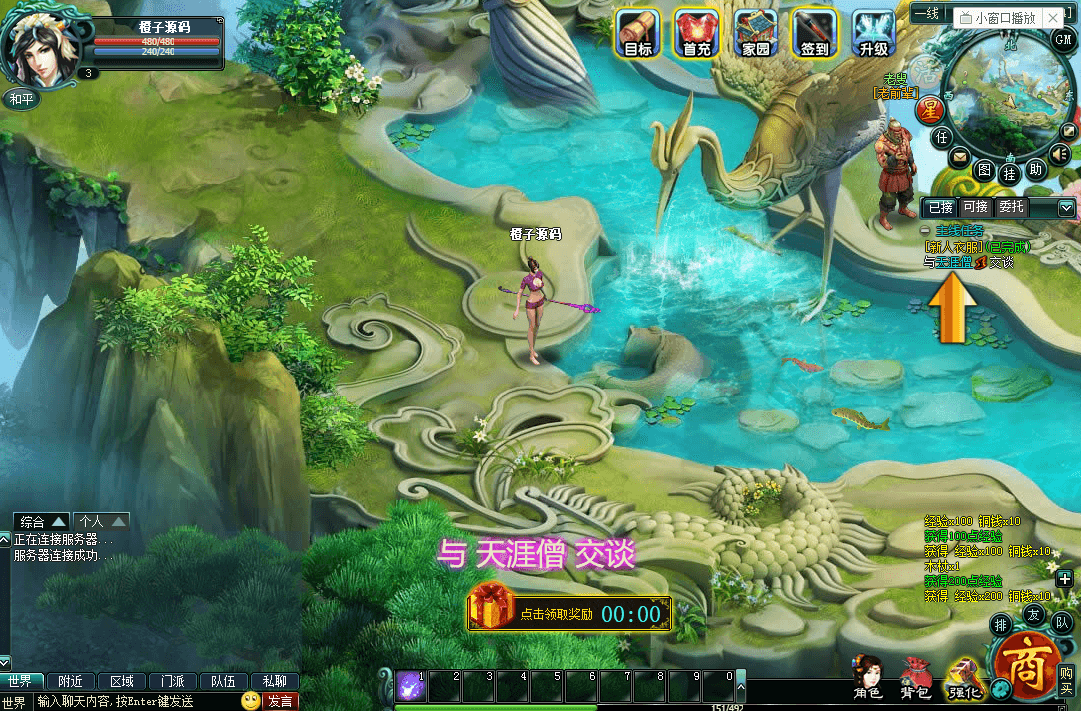1081x711 pixels.
Task: Open the GM button by the minimap
Action: point(1062,38)
